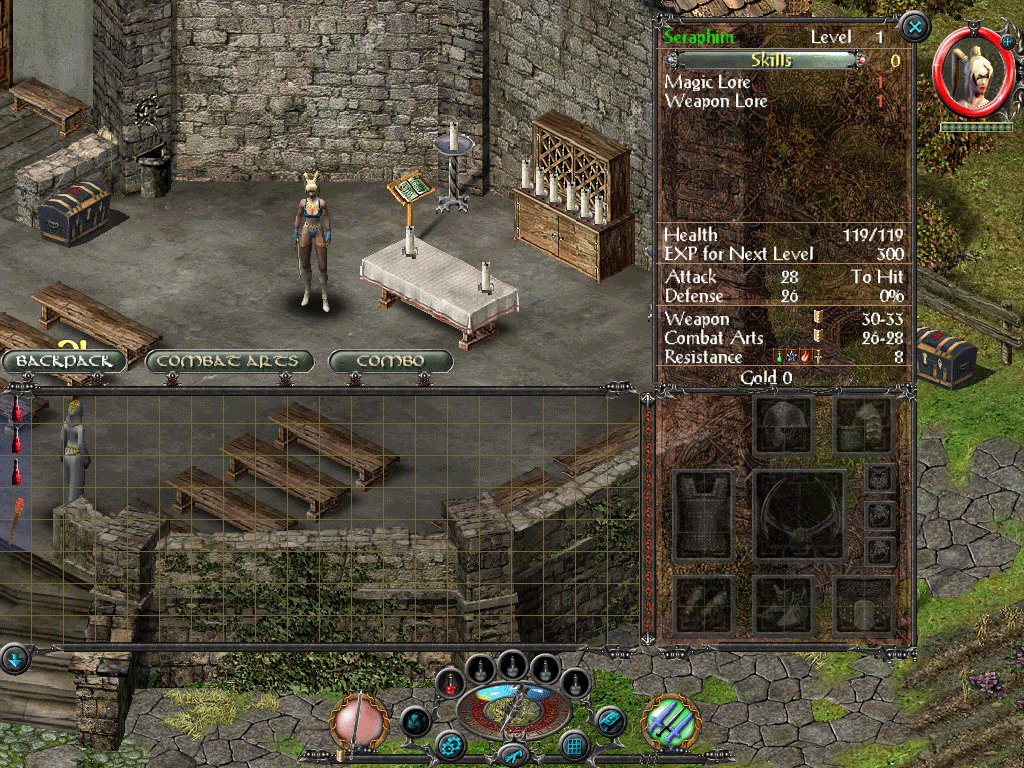Click the arrow button left of inventory bottom

(15, 658)
